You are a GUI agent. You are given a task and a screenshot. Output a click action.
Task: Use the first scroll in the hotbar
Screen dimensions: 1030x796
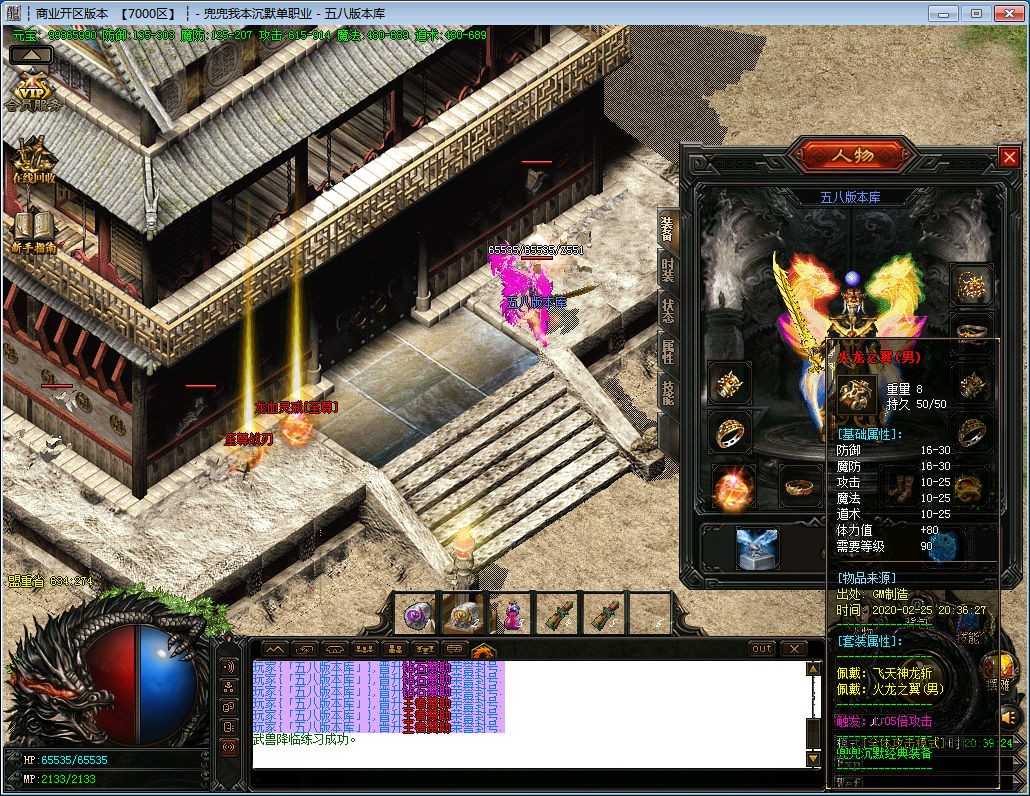(558, 614)
